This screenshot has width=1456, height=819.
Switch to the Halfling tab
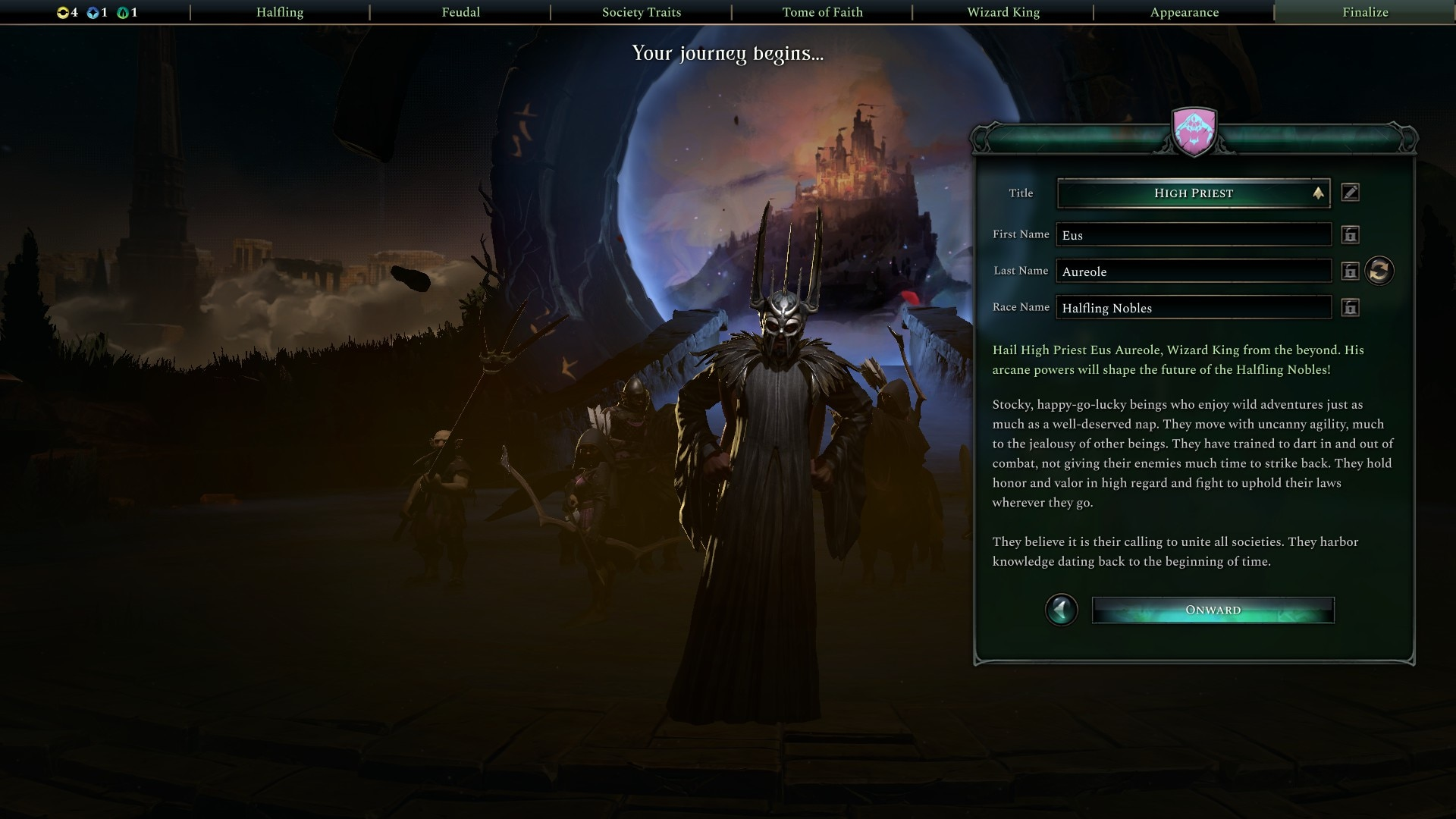[280, 12]
